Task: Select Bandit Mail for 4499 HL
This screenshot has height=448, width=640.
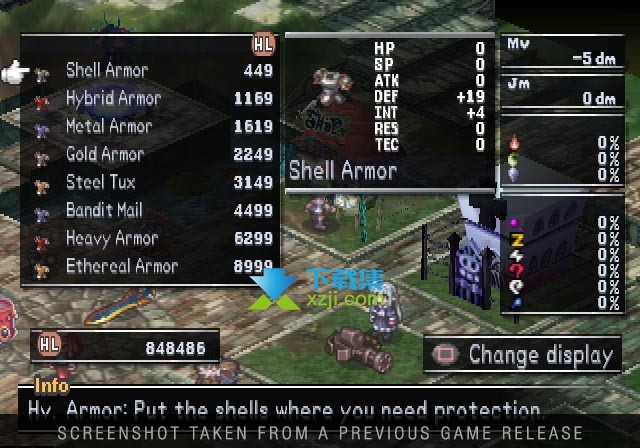Action: (105, 210)
